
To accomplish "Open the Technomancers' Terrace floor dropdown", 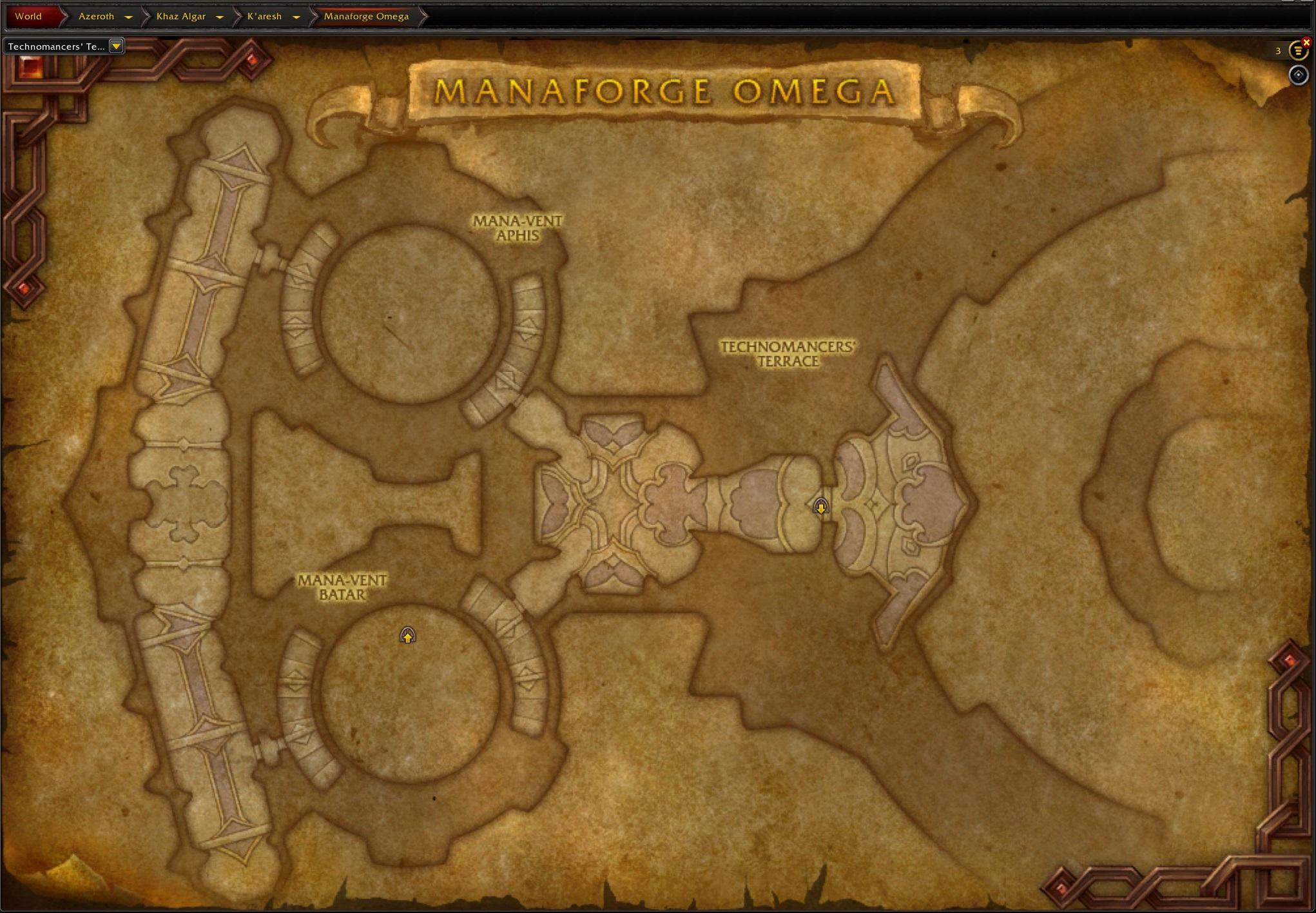I will (116, 46).
